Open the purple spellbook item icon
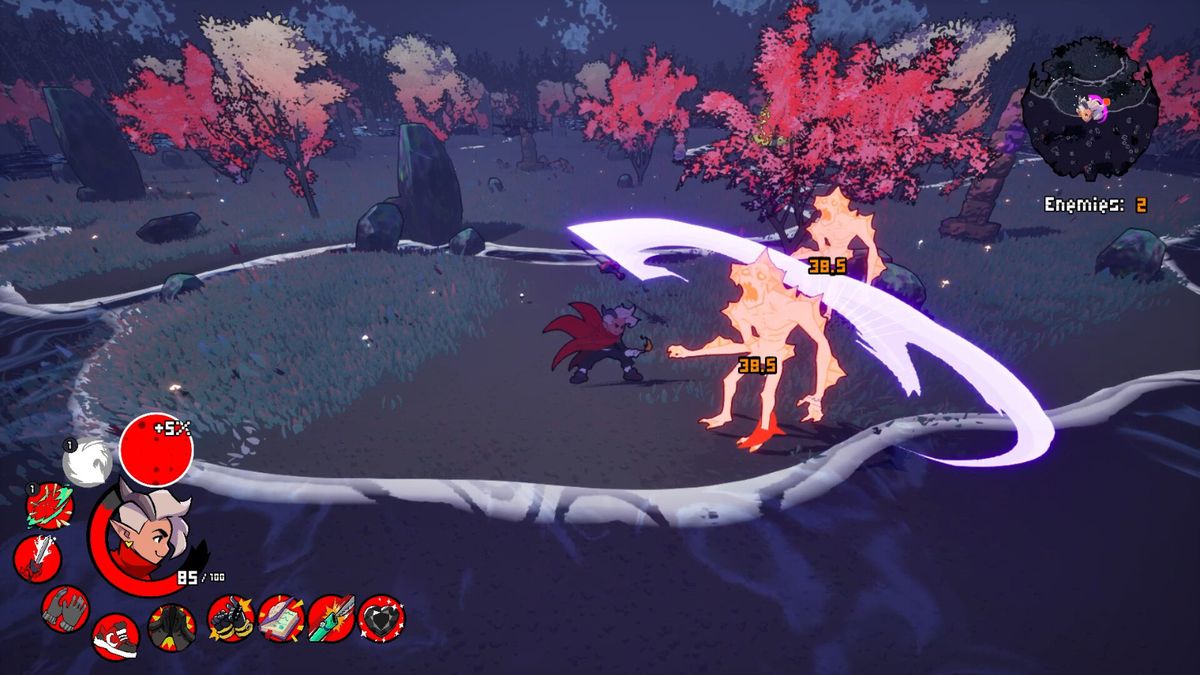The image size is (1200, 675). click(281, 618)
